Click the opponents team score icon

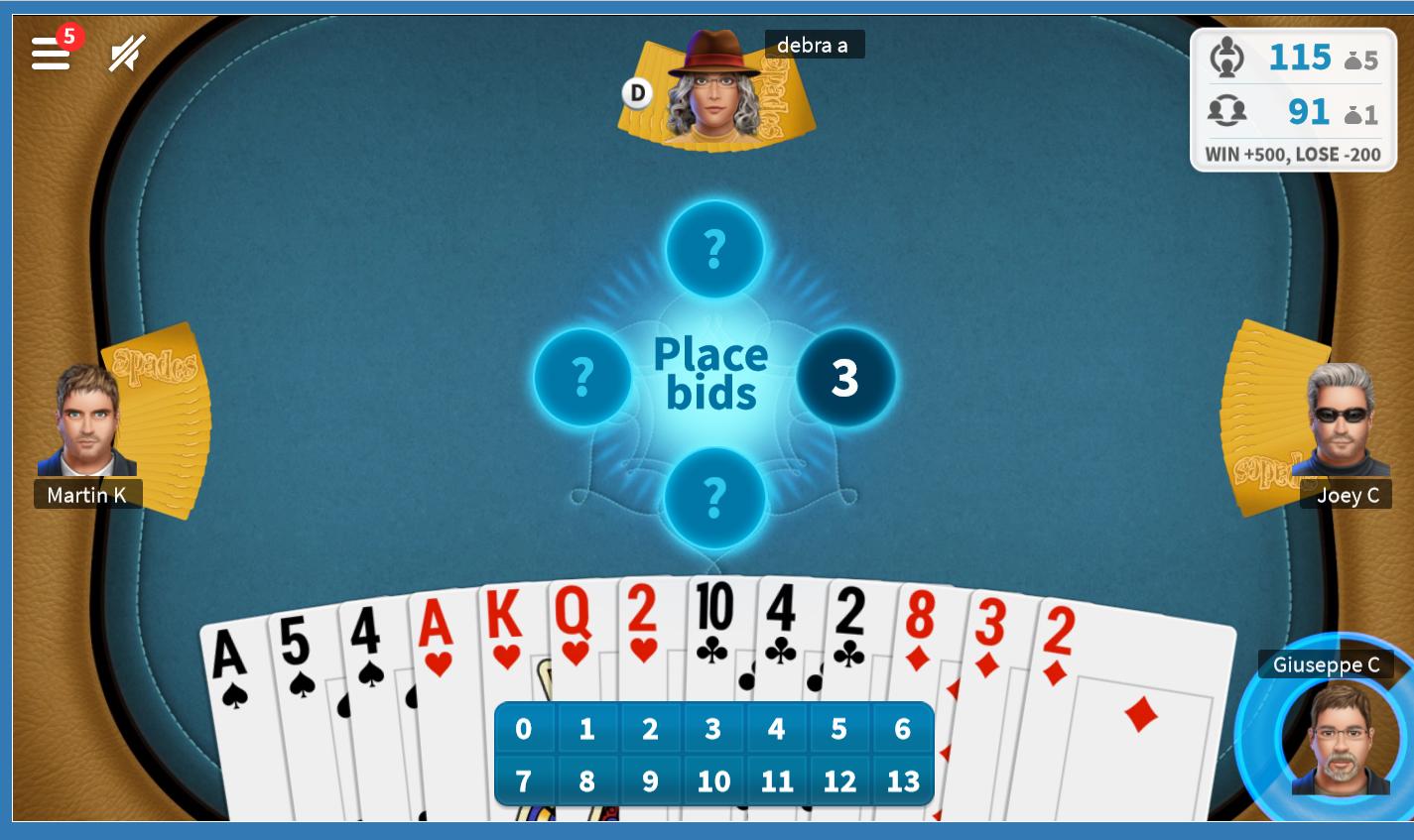1227,111
